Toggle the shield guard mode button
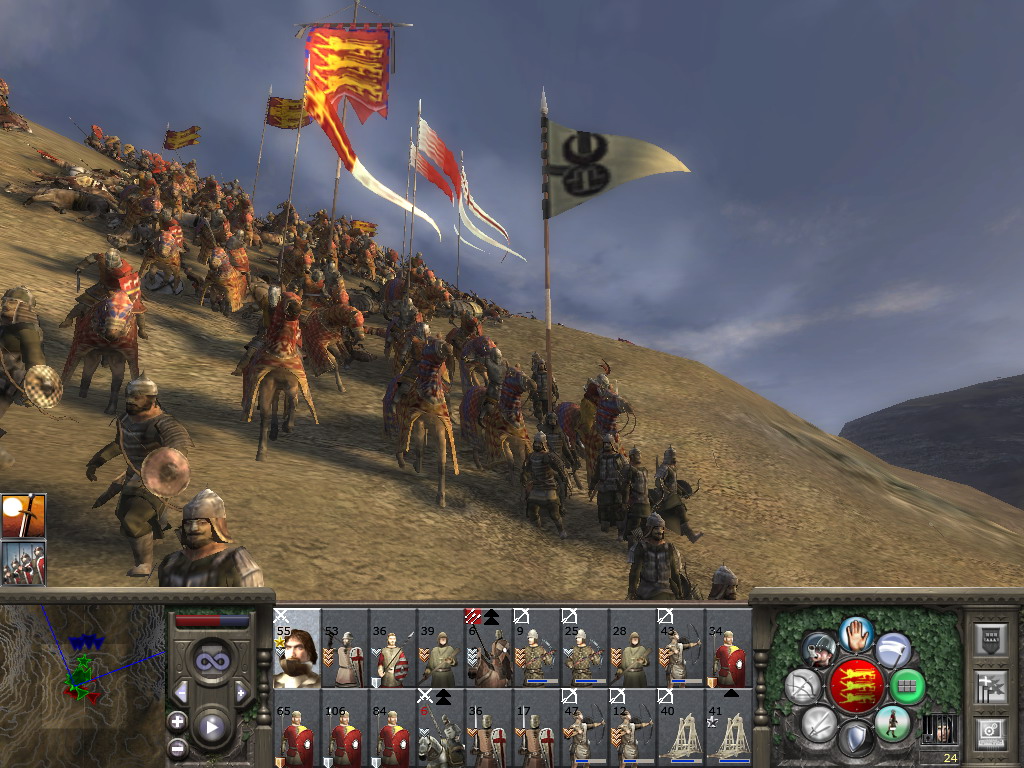 pos(856,740)
